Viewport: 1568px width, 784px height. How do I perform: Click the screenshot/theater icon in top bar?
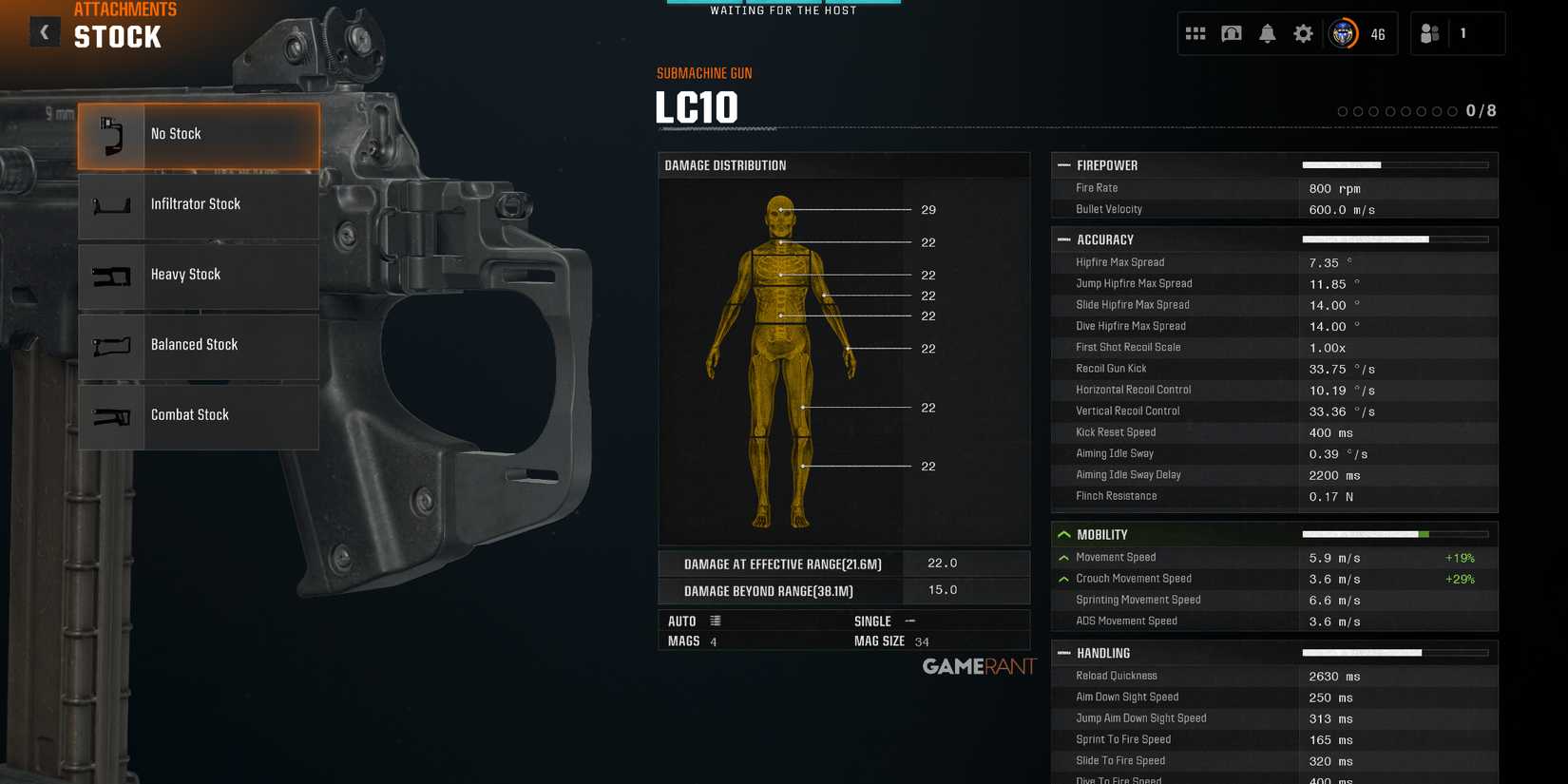[x=1231, y=32]
